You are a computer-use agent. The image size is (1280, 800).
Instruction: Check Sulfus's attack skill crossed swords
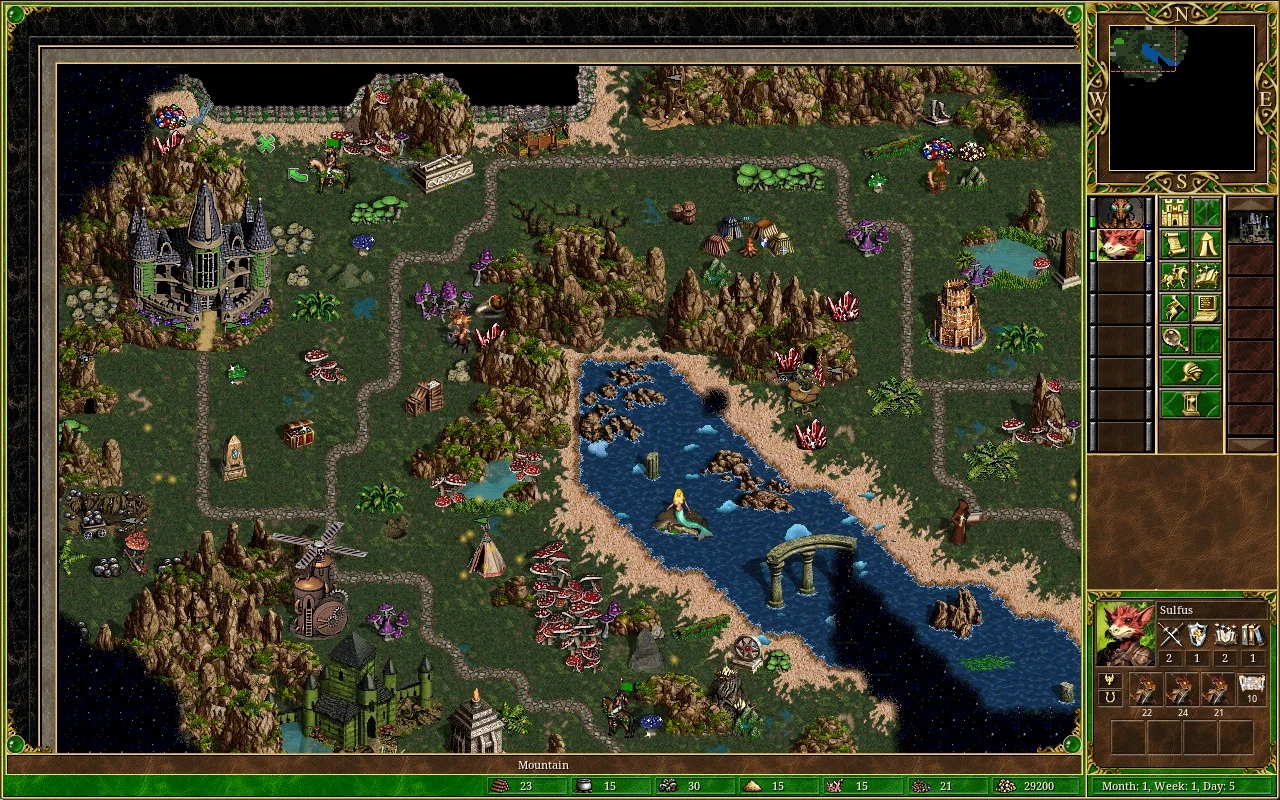[1172, 634]
